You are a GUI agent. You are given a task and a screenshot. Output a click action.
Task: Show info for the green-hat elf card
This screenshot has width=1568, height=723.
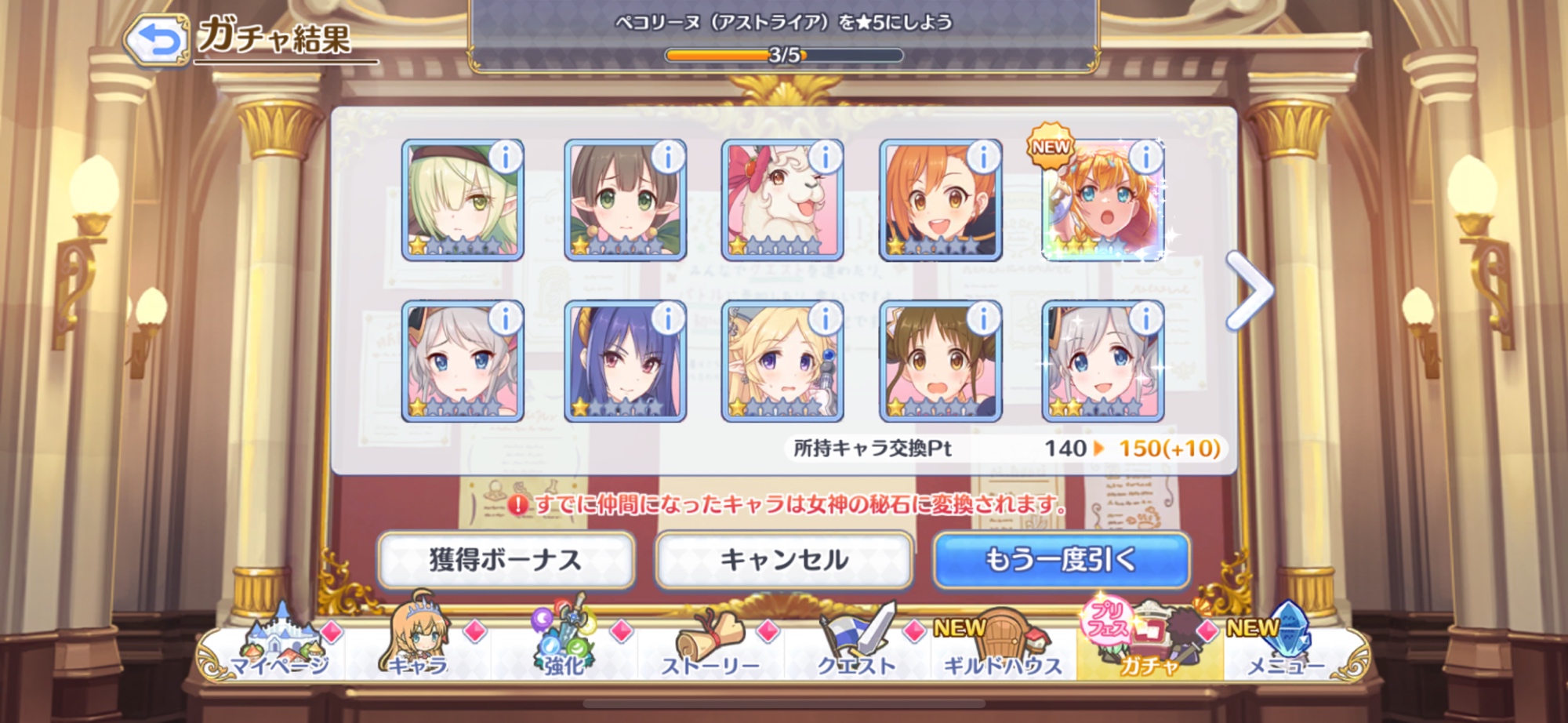click(x=506, y=158)
